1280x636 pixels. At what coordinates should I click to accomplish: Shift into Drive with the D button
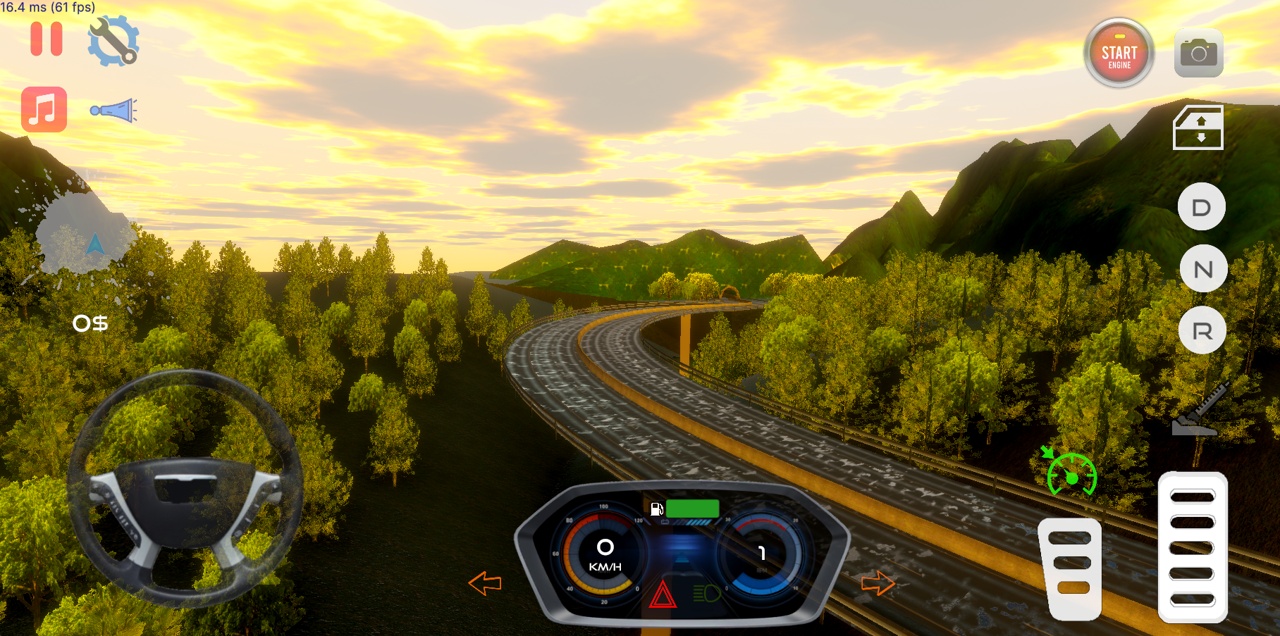[x=1202, y=208]
